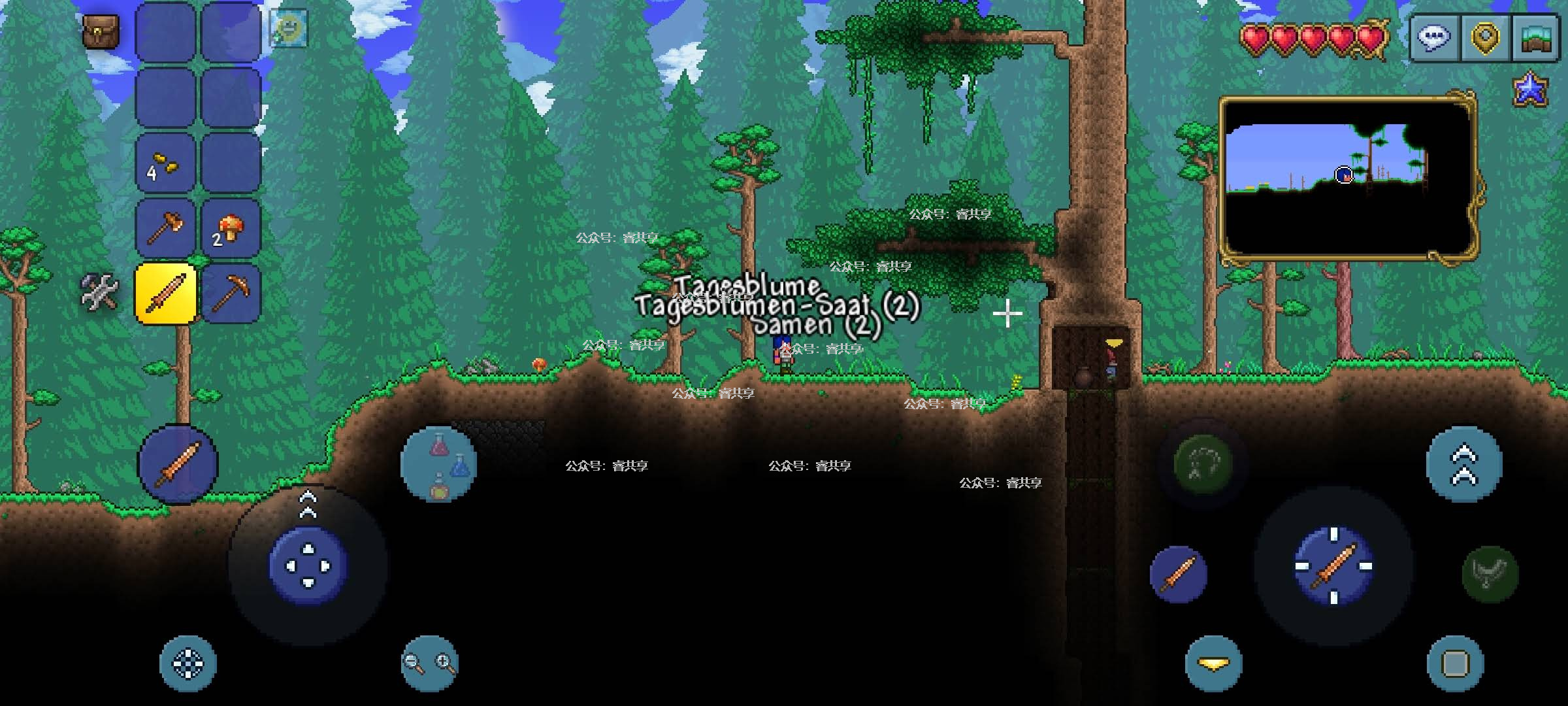The height and width of the screenshot is (706, 1568).
Task: Tap the yellow map pin button
Action: [x=1485, y=37]
